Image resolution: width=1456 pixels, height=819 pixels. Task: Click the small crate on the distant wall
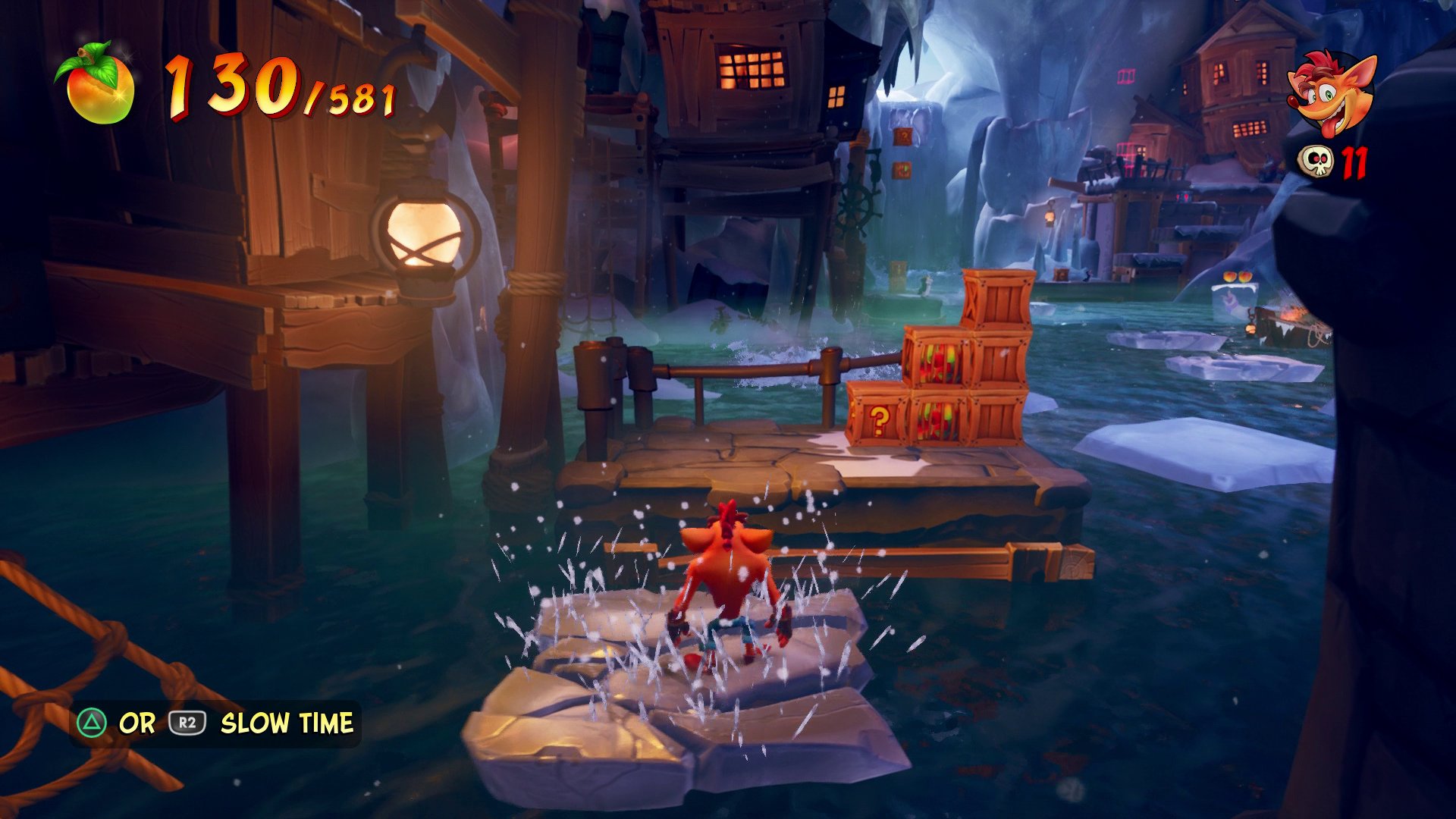click(x=904, y=136)
